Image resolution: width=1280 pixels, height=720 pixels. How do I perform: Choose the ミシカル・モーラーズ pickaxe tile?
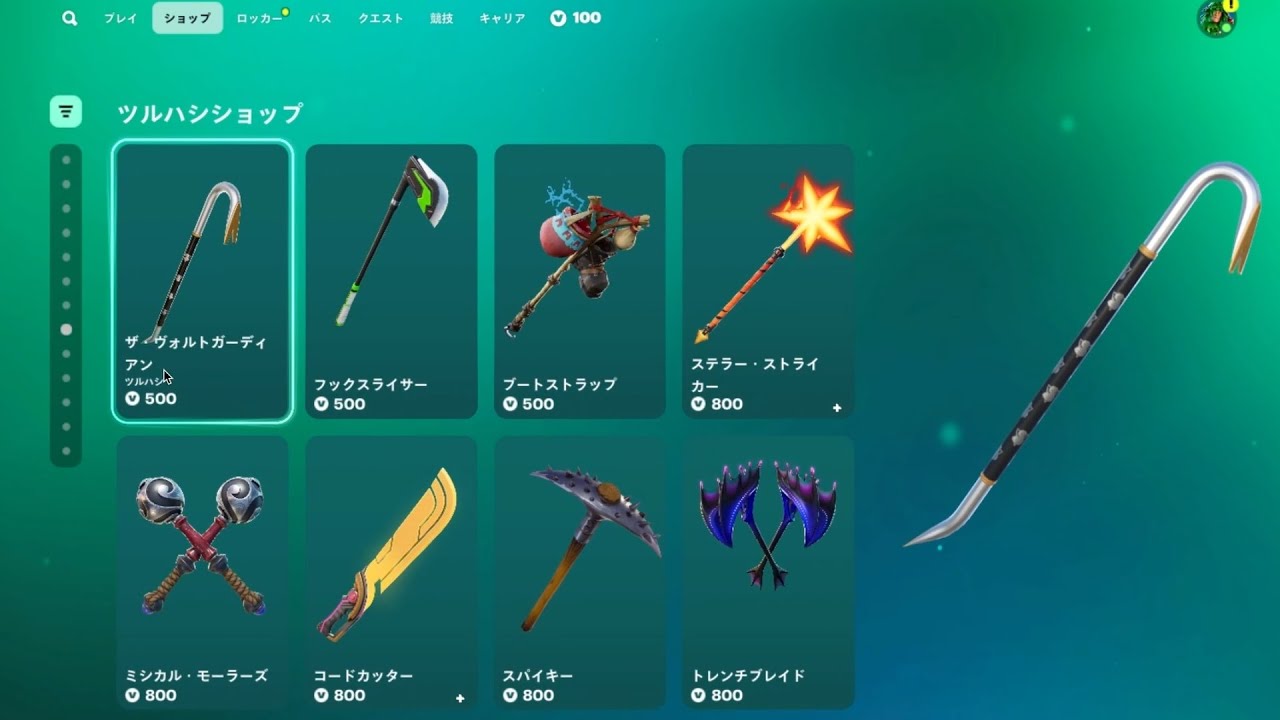[x=202, y=572]
